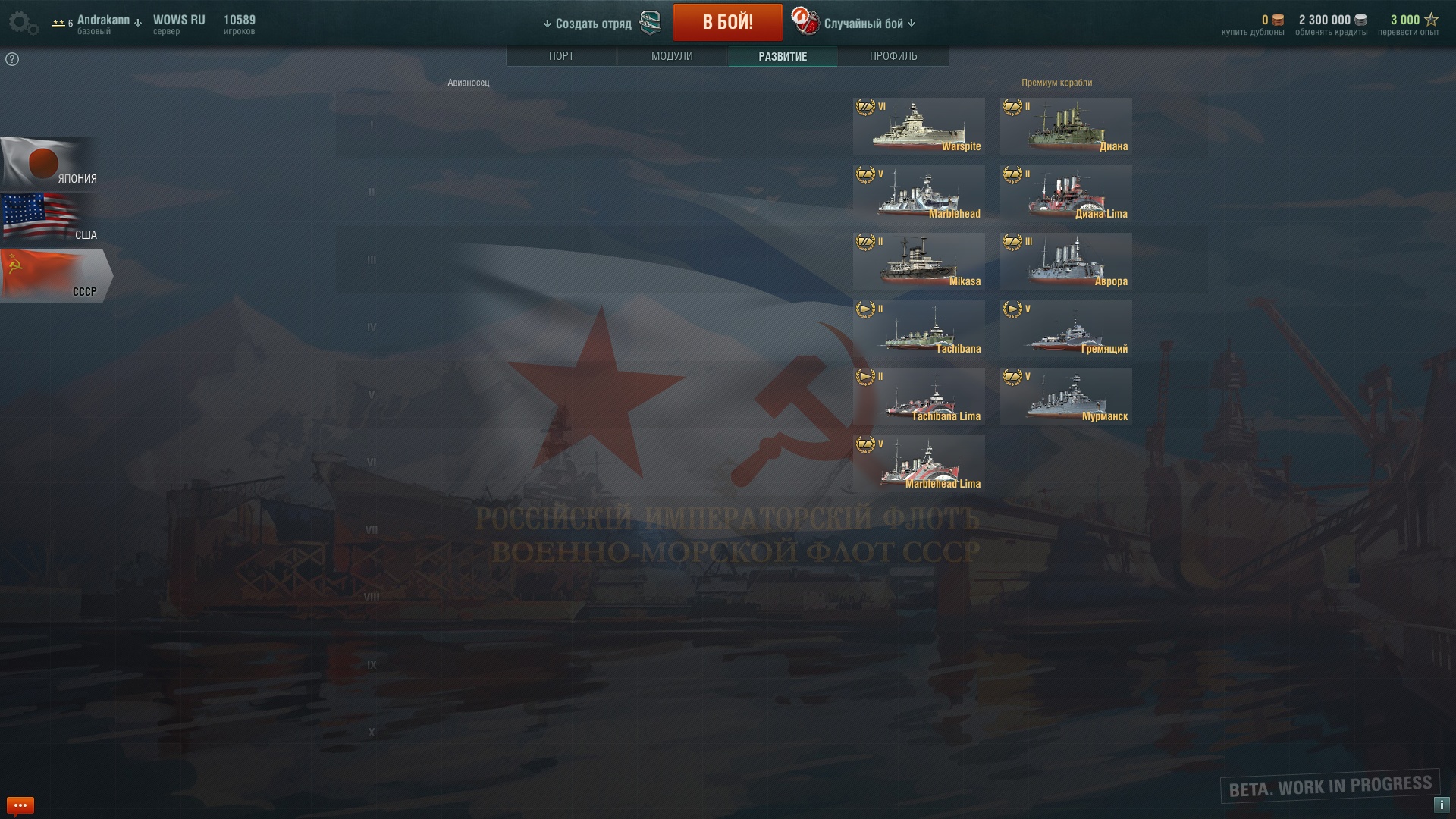Open the ПОРТ tab
Screen dimensions: 1456x819
tap(561, 56)
